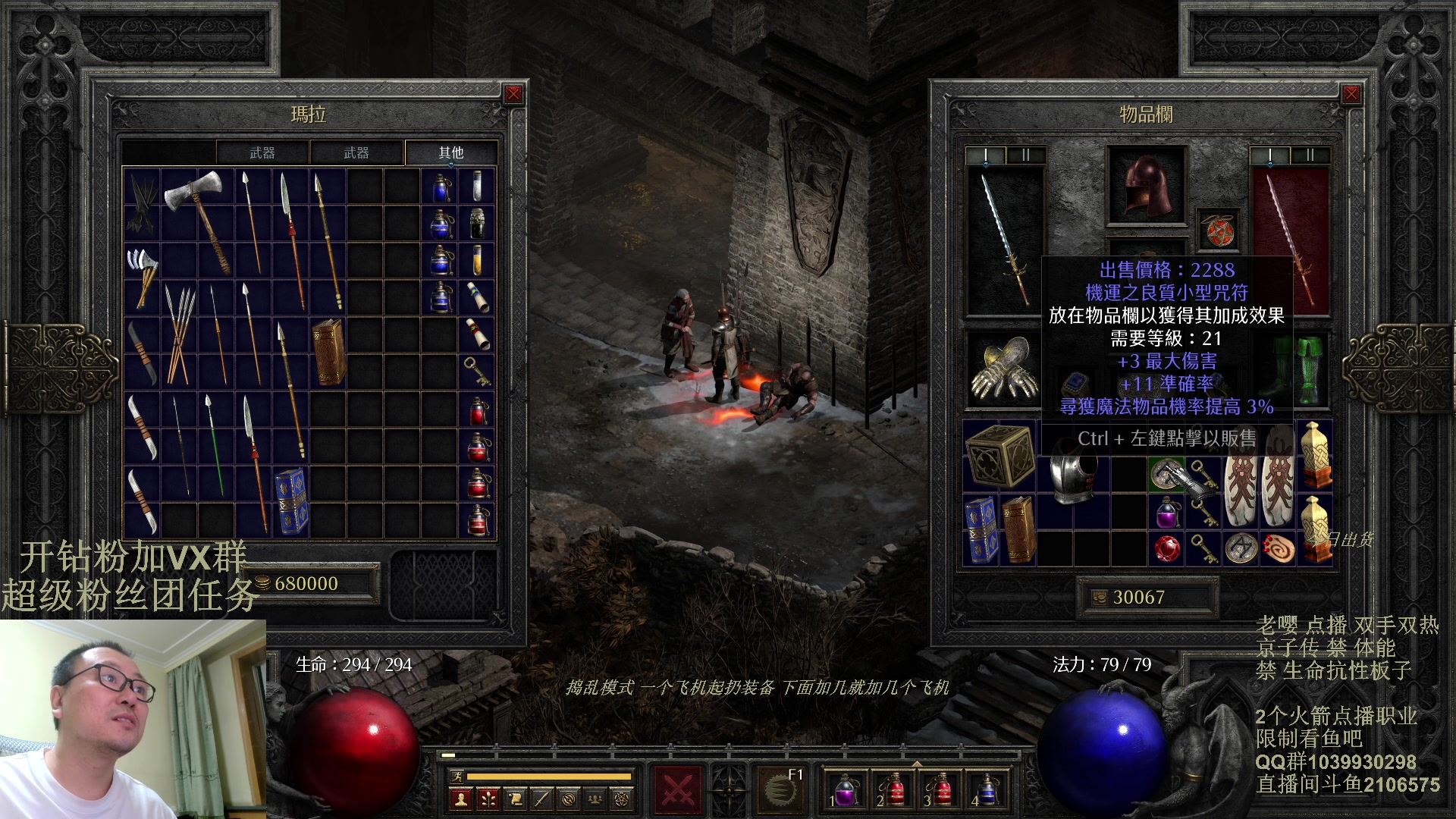Select the blue tome in vendor stock
This screenshot has height=819, width=1456.
[290, 500]
